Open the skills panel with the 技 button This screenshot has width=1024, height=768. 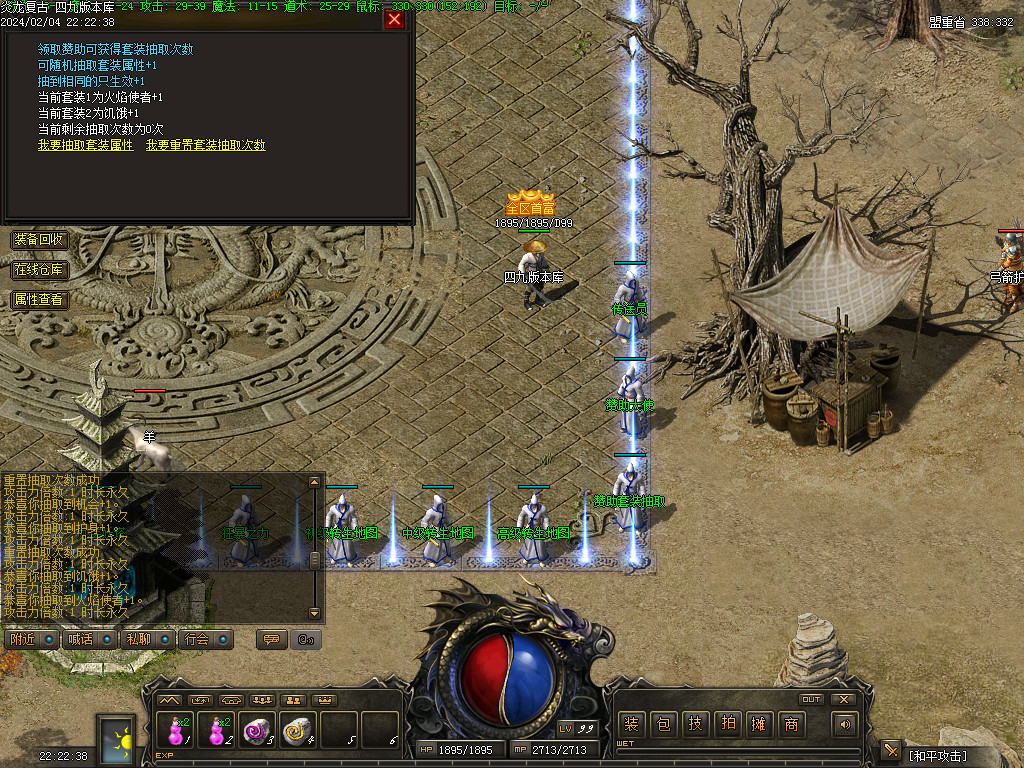point(695,724)
